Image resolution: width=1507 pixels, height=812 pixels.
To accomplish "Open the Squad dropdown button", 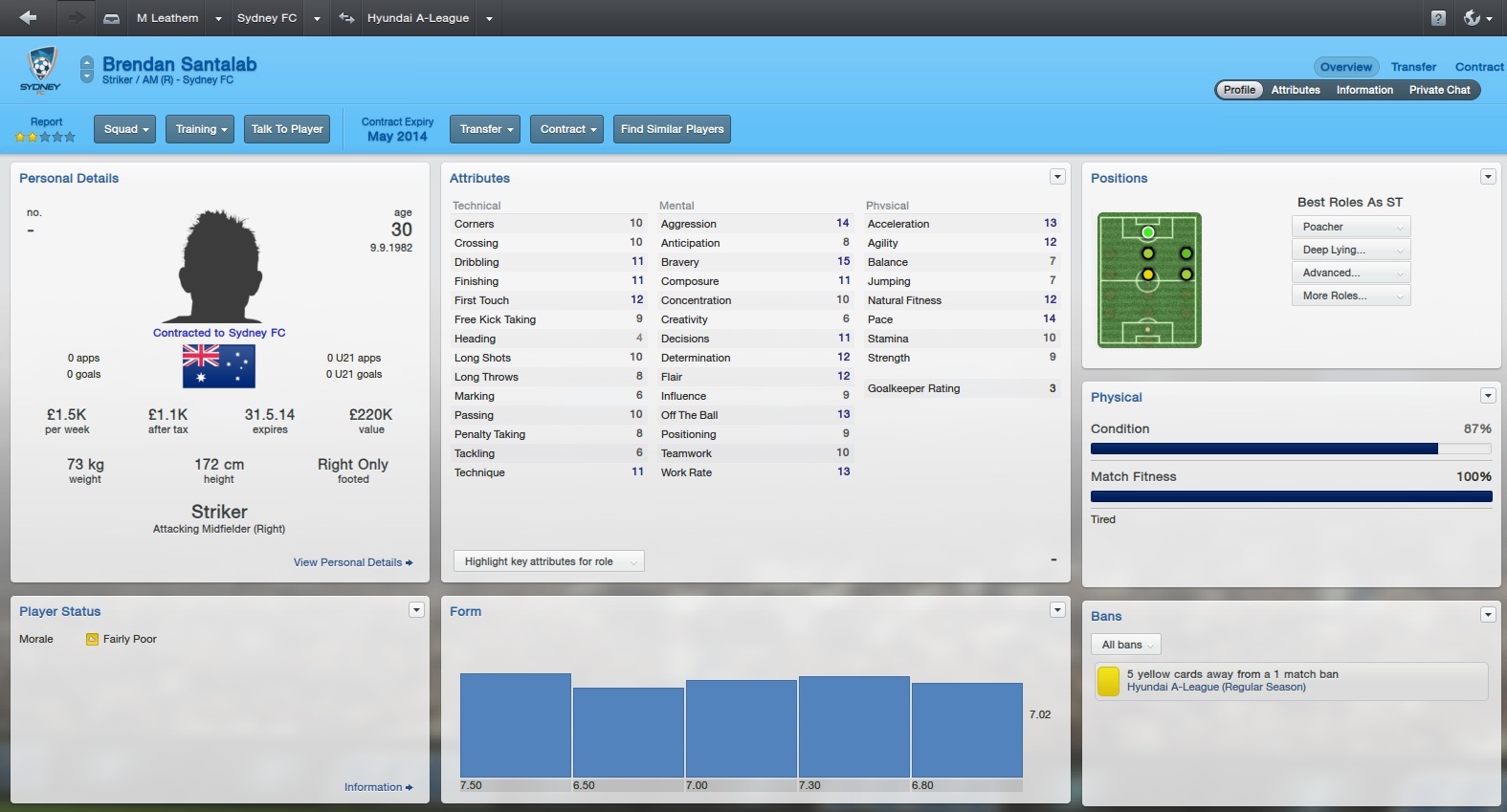I will (125, 129).
